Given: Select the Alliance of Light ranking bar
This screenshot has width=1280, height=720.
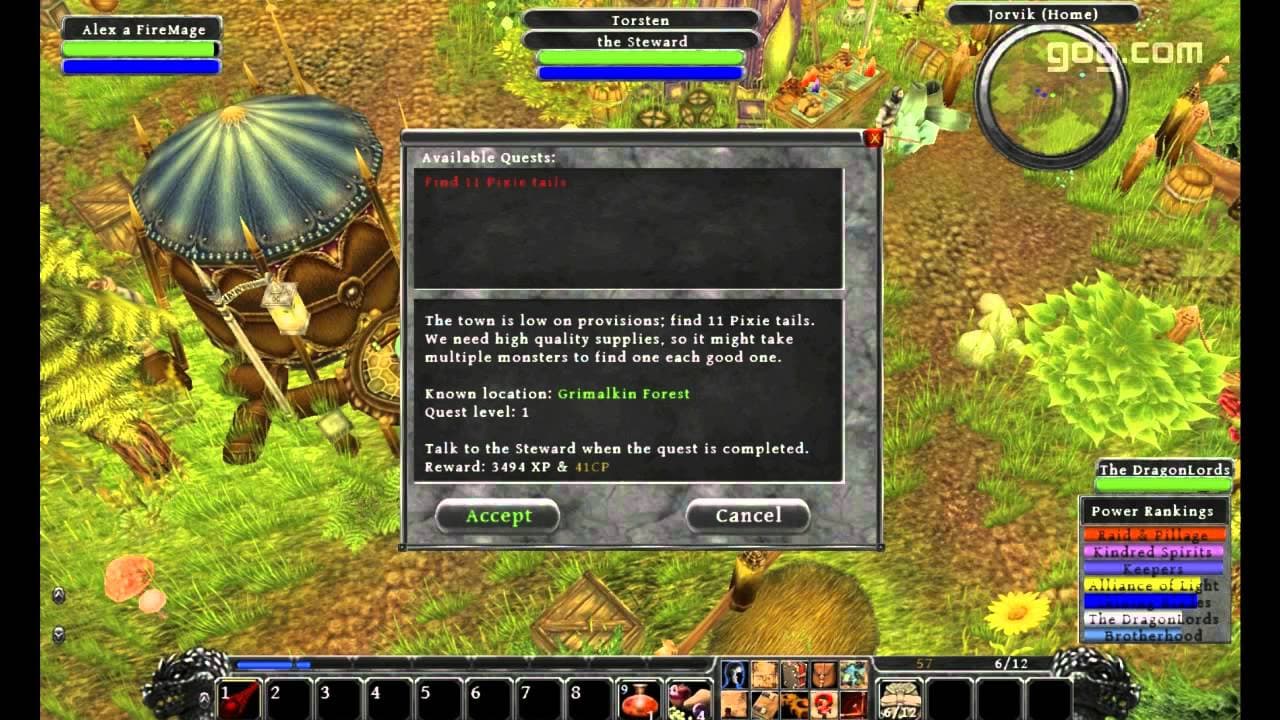Looking at the screenshot, I should pos(1154,586).
